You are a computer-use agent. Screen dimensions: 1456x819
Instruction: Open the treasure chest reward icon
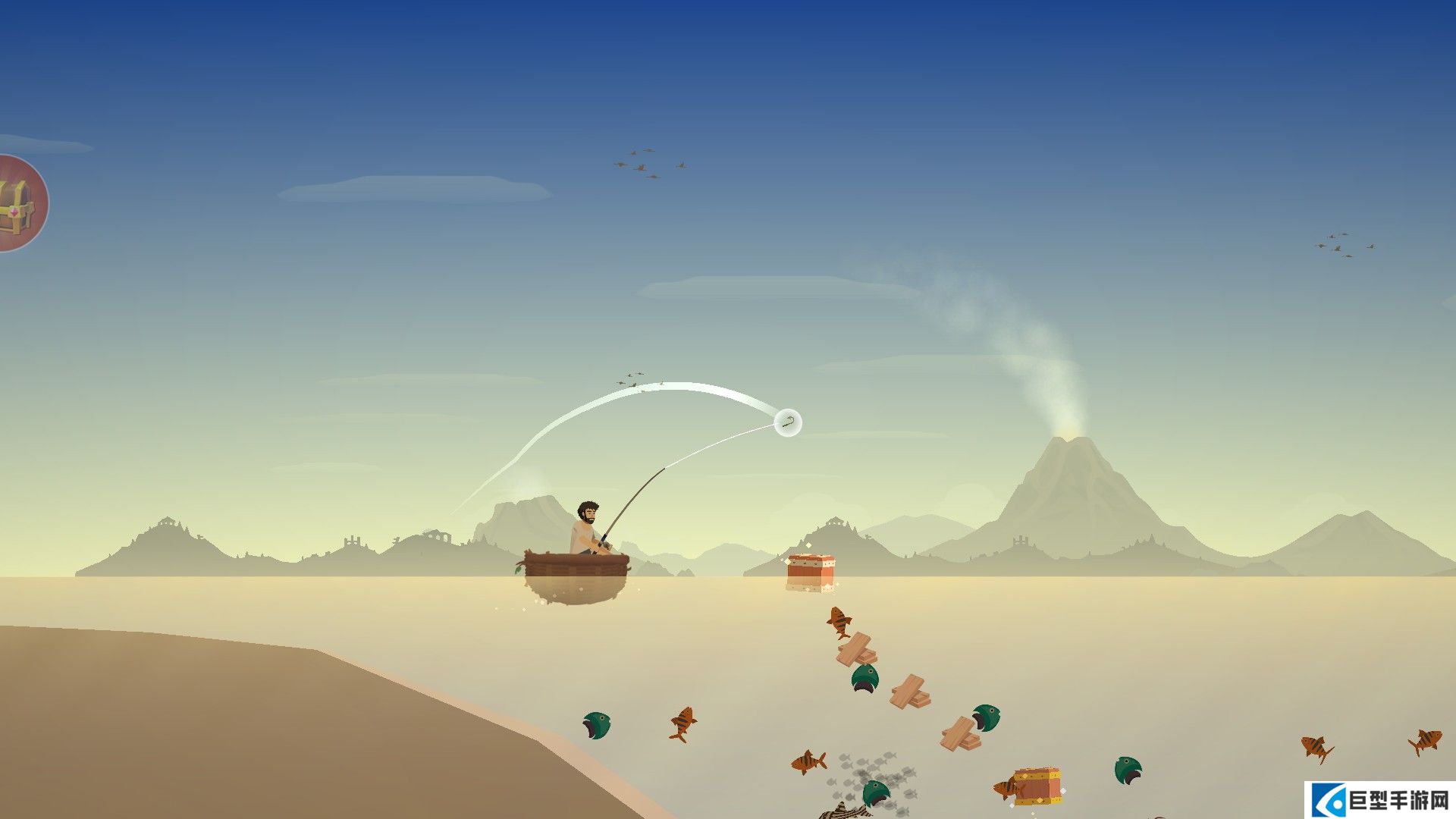click(18, 203)
